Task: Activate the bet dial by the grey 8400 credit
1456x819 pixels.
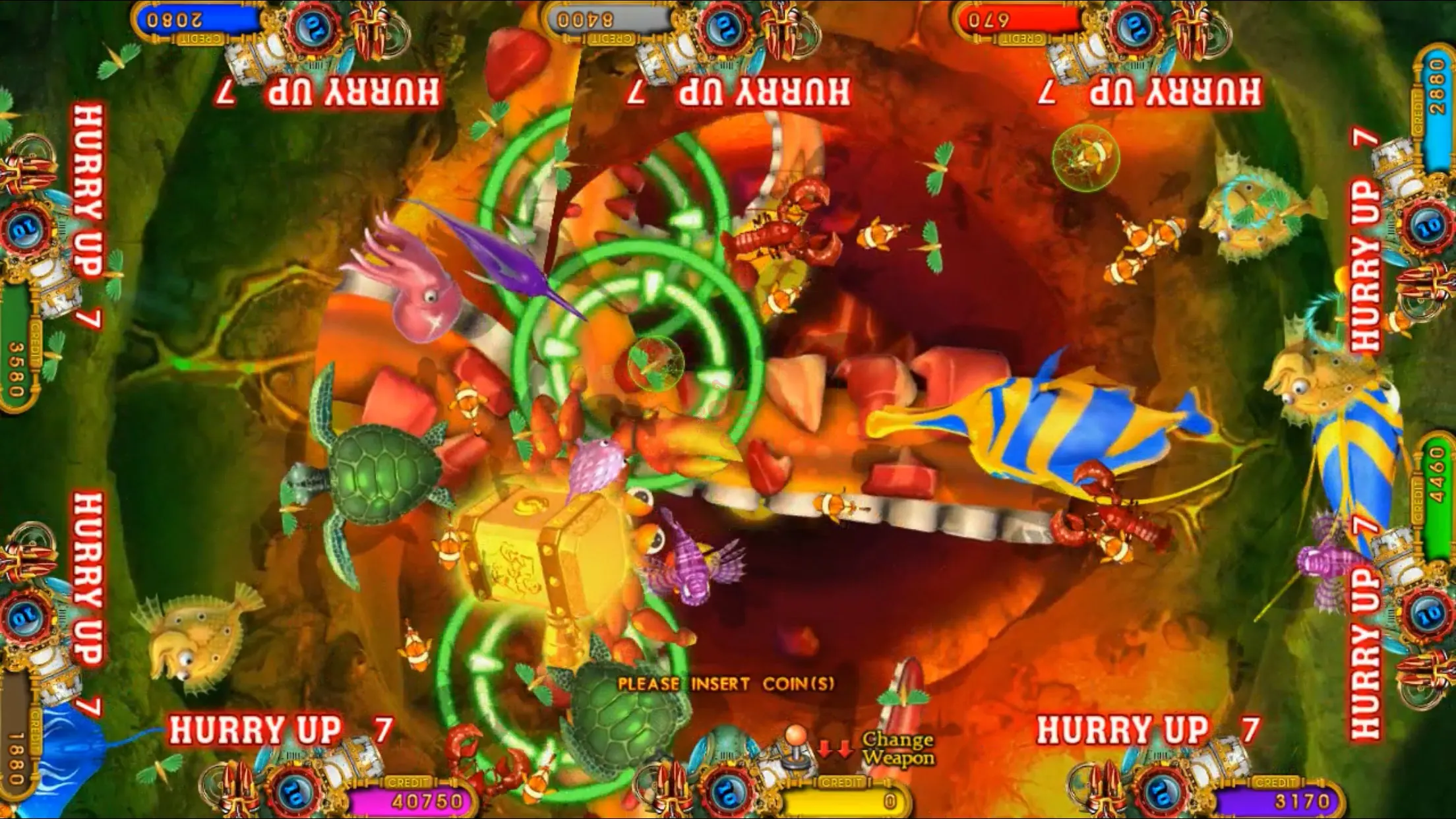Action: tap(724, 28)
